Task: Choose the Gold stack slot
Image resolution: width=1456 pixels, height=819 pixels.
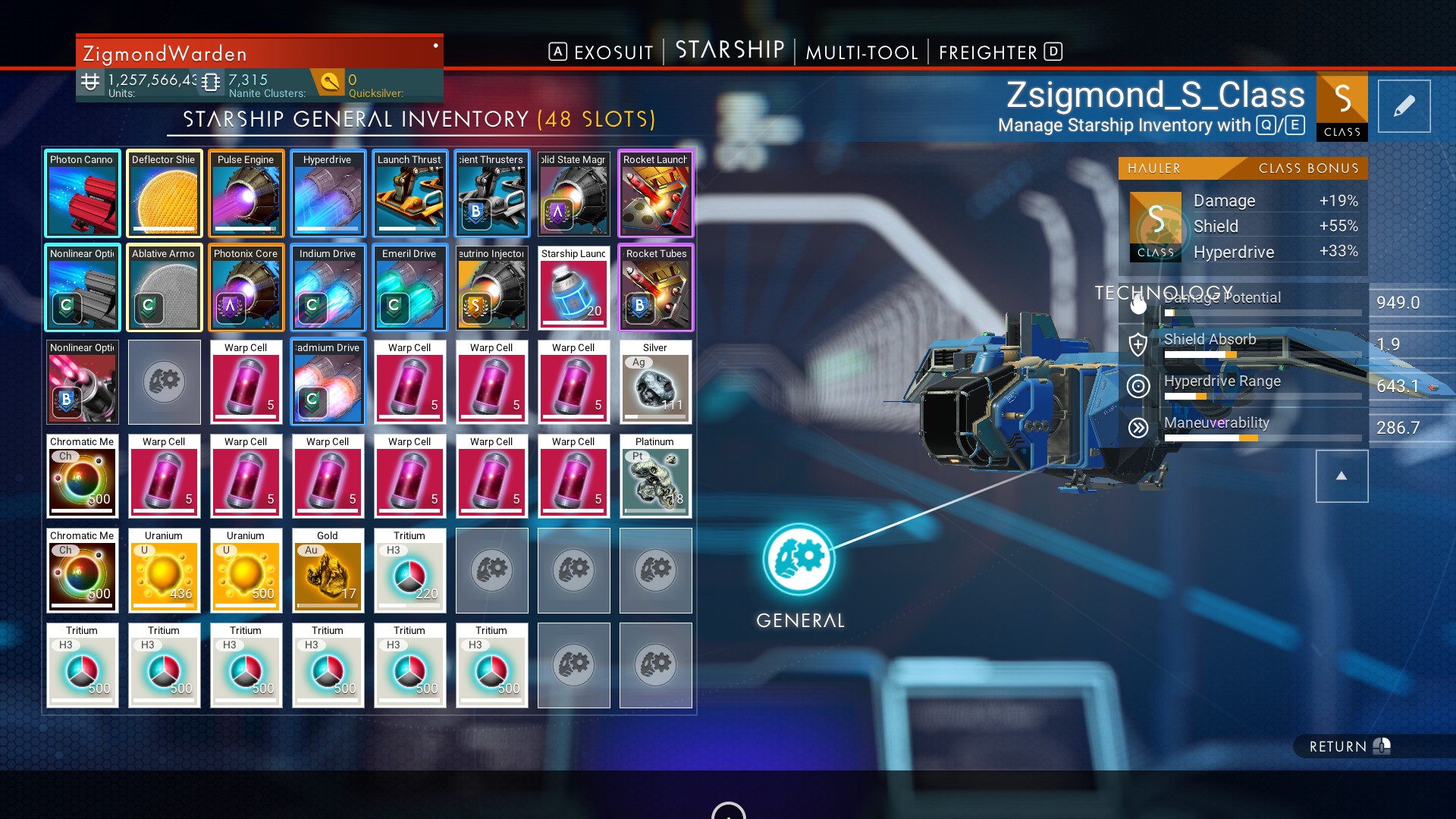Action: click(328, 570)
